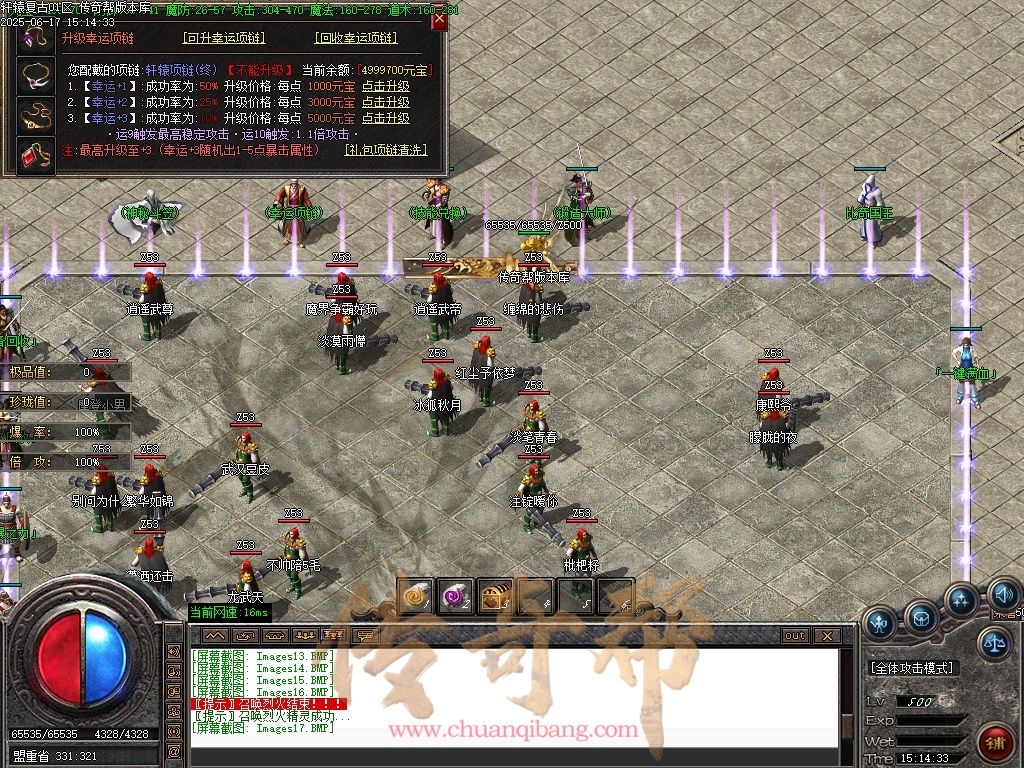Select the red gem pendant necklace icon
Image resolution: width=1024 pixels, height=768 pixels.
[x=36, y=155]
